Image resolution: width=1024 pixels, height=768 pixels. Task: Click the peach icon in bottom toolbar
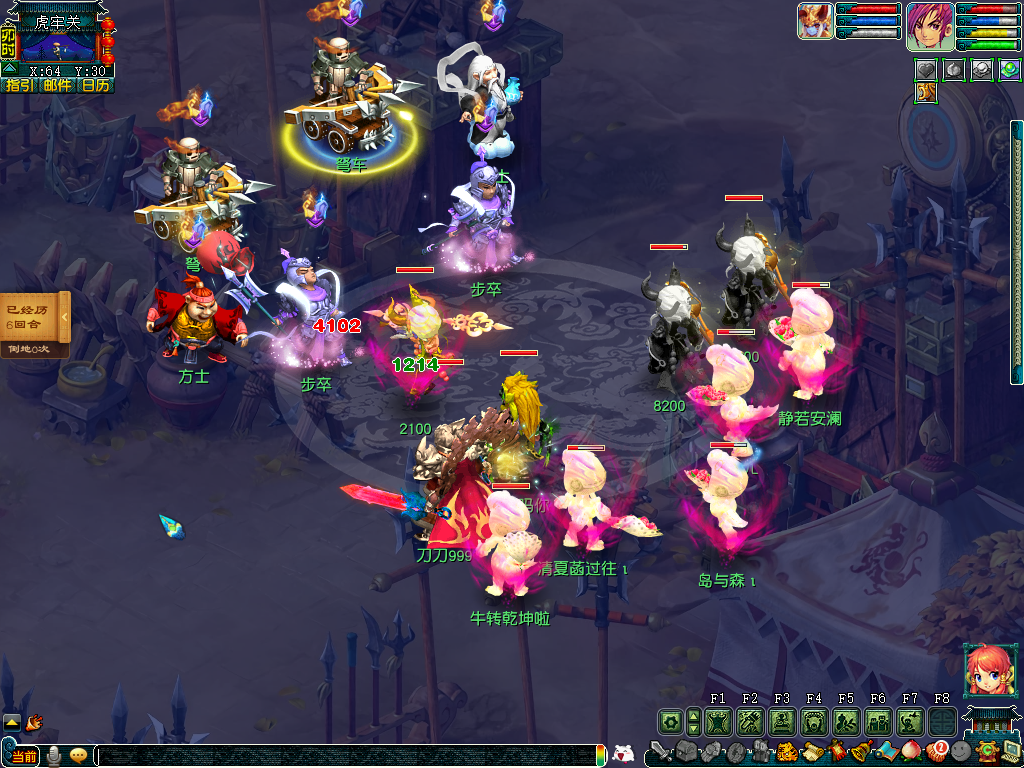(x=911, y=752)
